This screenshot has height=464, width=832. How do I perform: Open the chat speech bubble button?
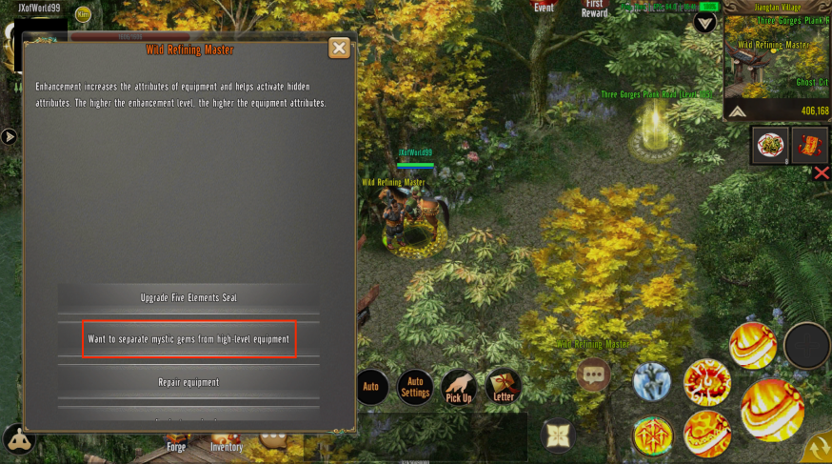(594, 375)
